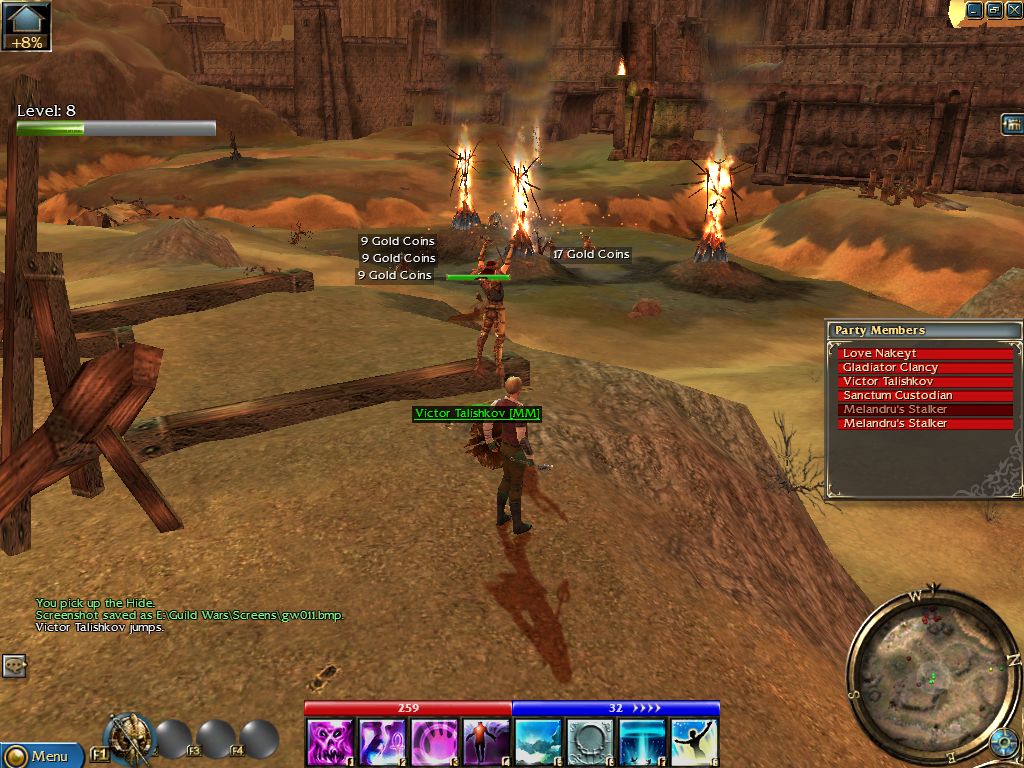
Task: Close the game window
Action: (1012, 10)
